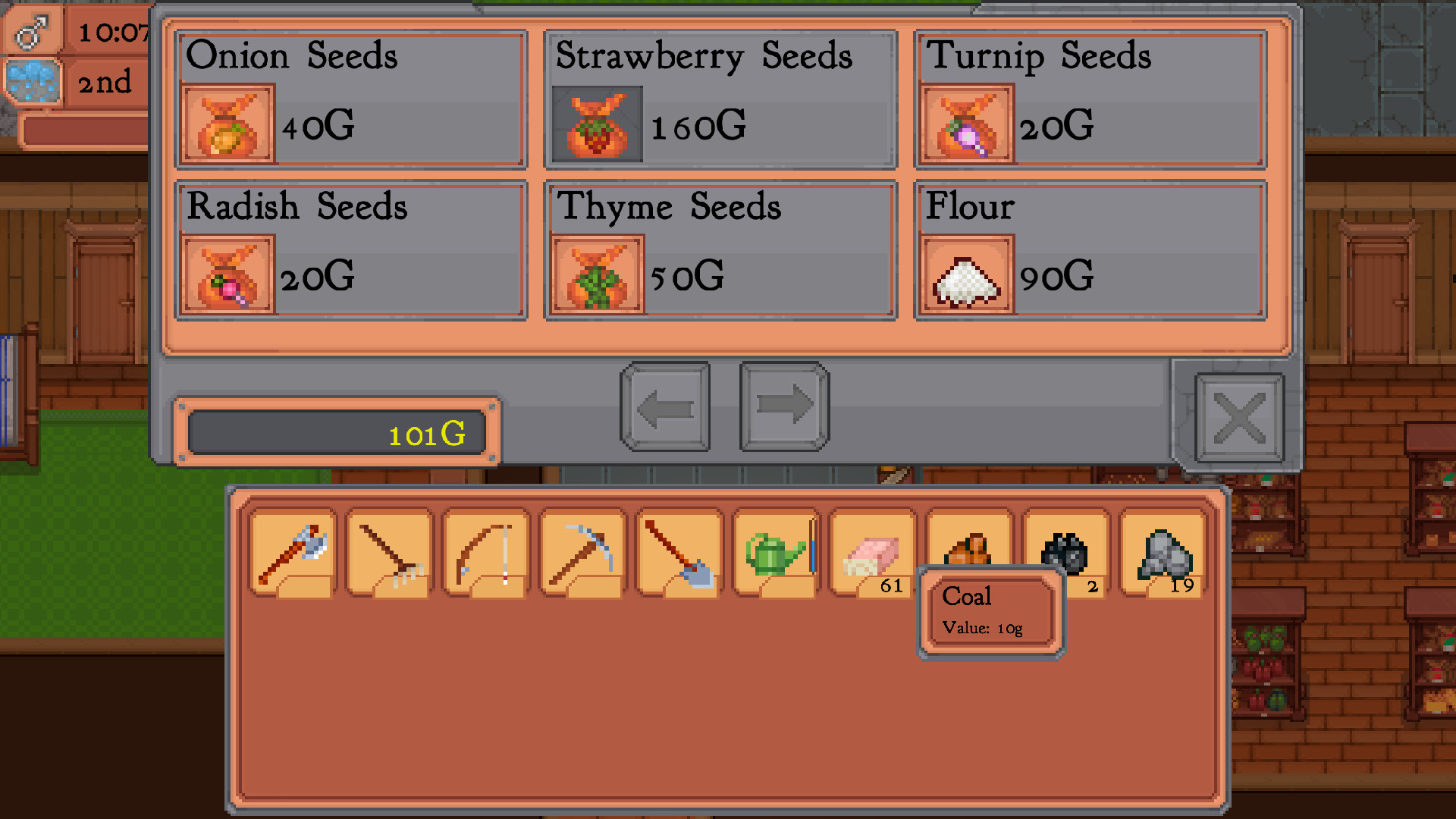Screen dimensions: 1456x819
Task: Buy the Radish Seeds
Action: pyautogui.click(x=350, y=249)
